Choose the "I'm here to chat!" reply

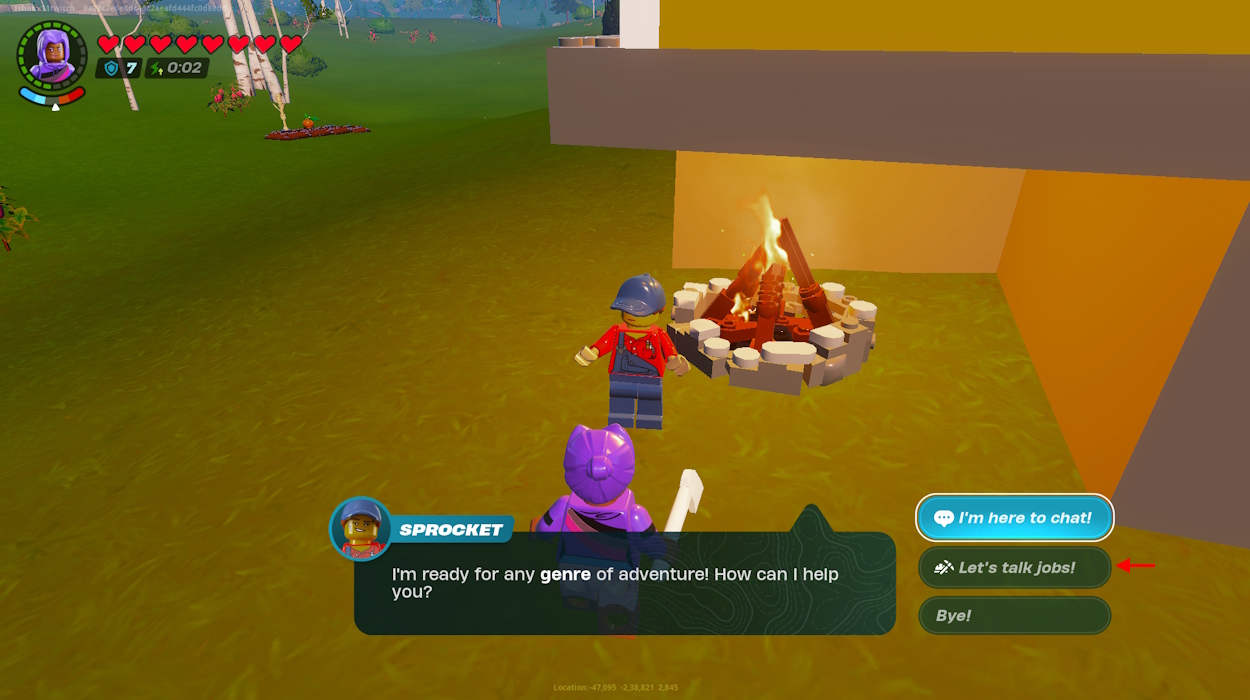[1014, 518]
